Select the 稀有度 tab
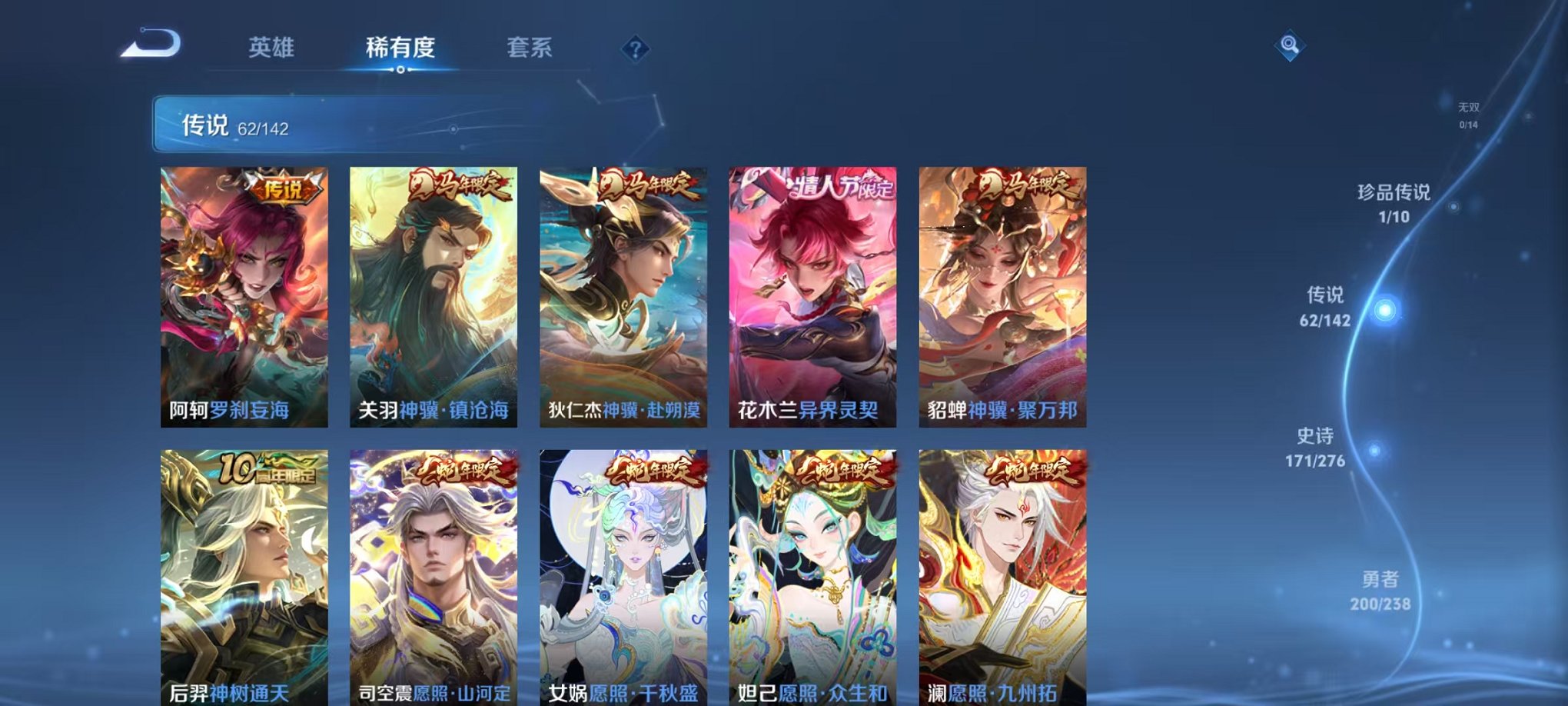The height and width of the screenshot is (706, 1568). tap(400, 48)
